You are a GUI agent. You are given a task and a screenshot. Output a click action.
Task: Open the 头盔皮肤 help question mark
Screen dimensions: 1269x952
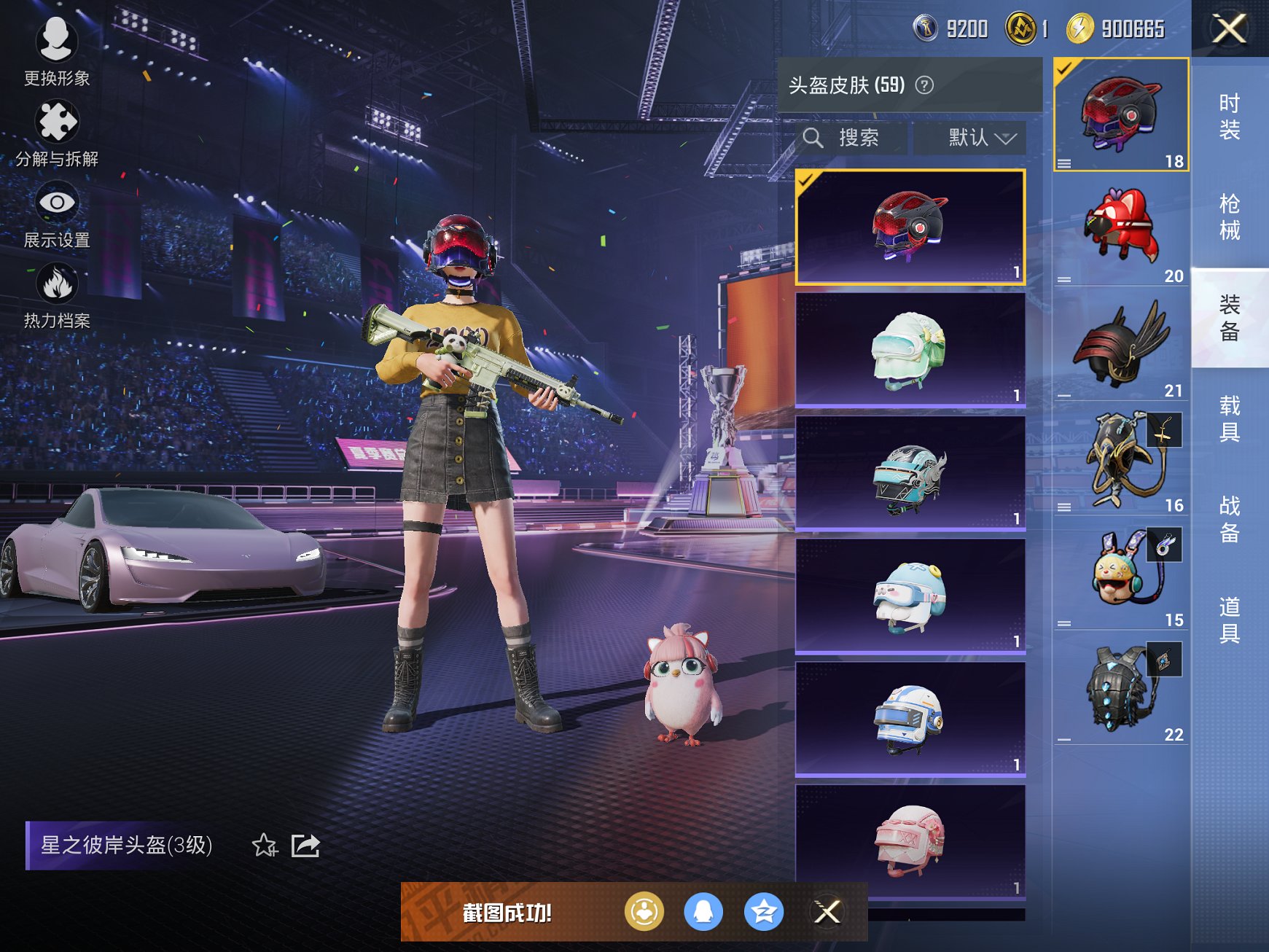[x=926, y=85]
